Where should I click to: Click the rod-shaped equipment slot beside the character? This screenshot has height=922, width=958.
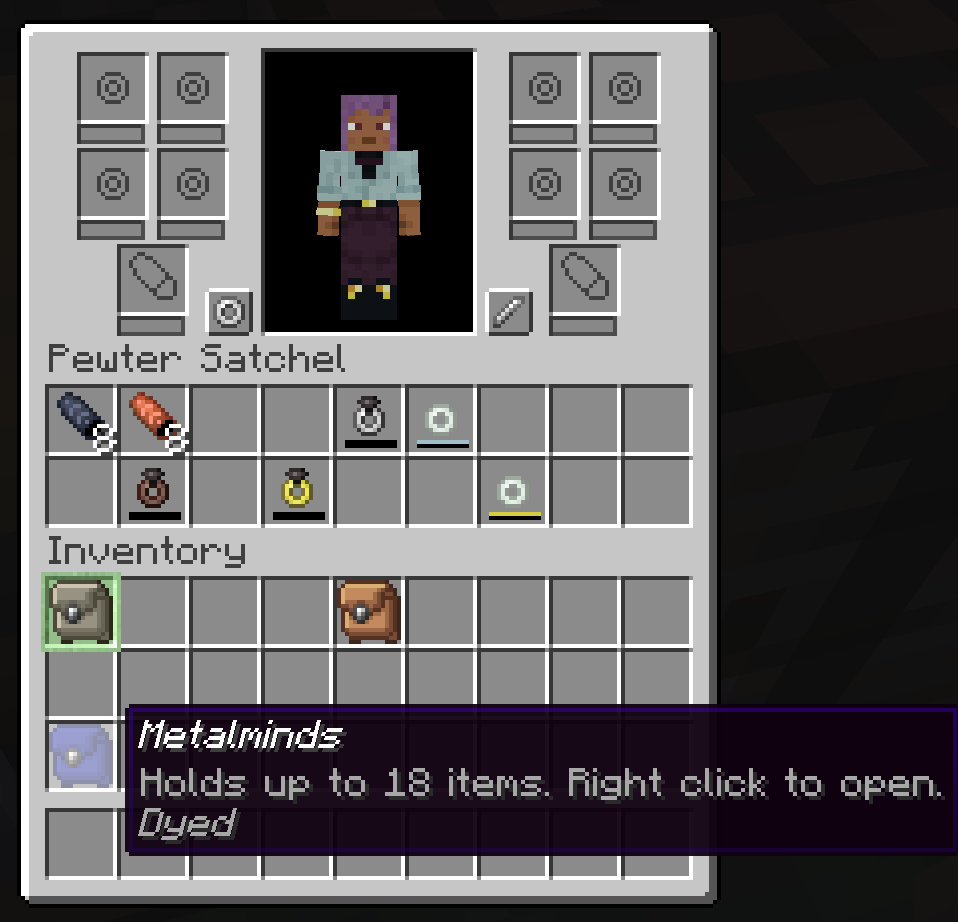click(508, 313)
